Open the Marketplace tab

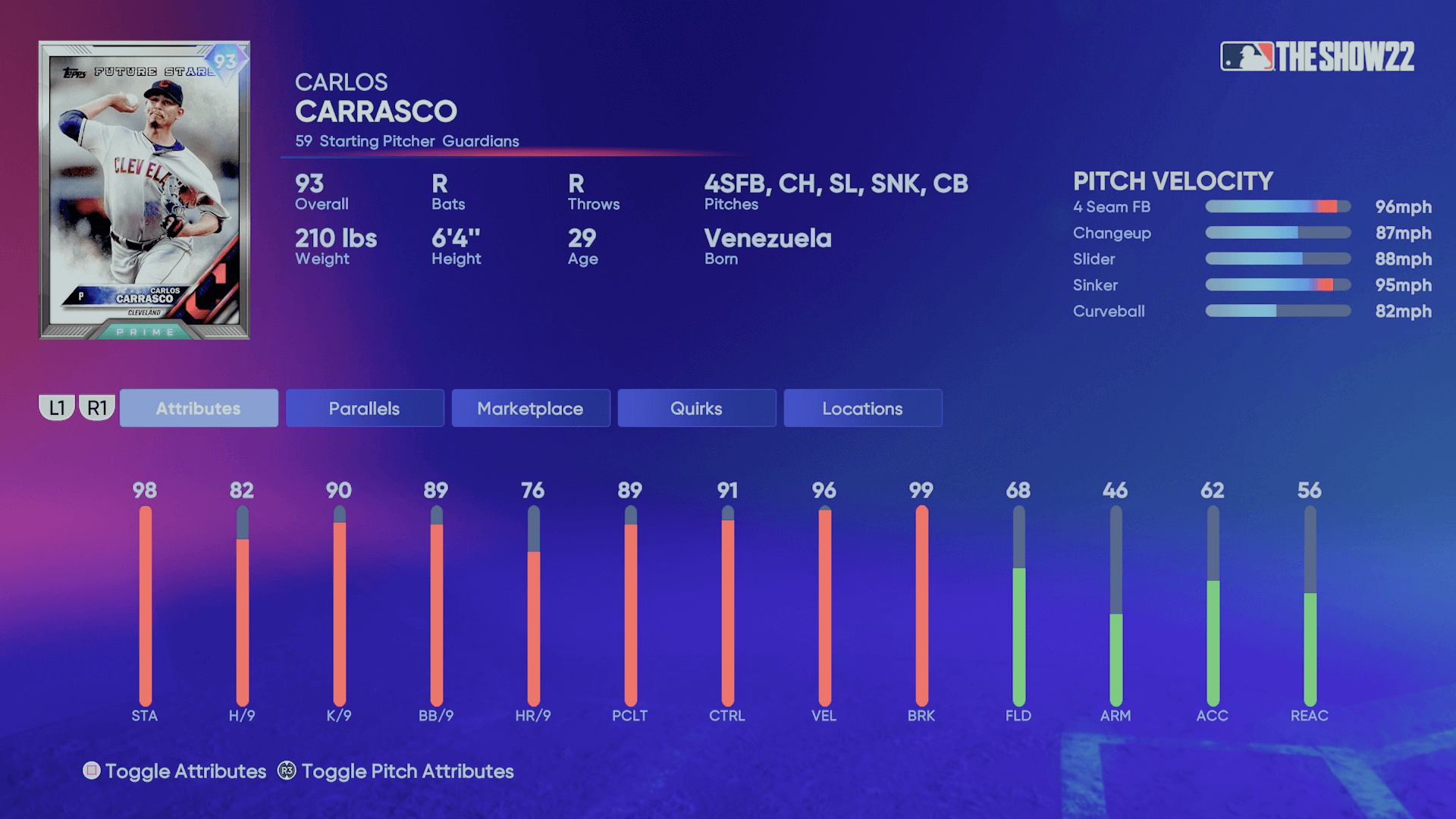[x=530, y=408]
